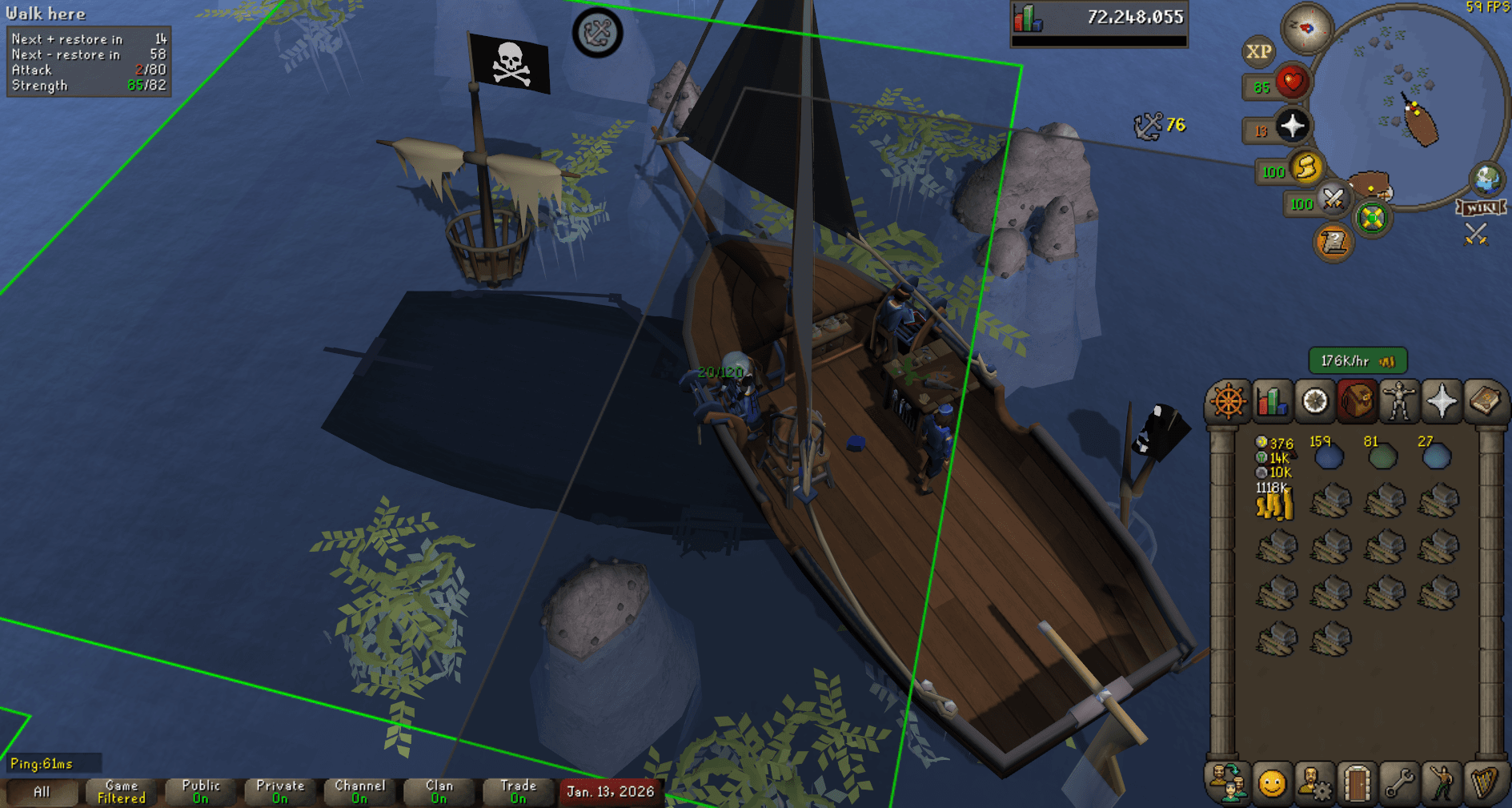Select the All chat tab
This screenshot has width=1512, height=808.
click(x=42, y=791)
